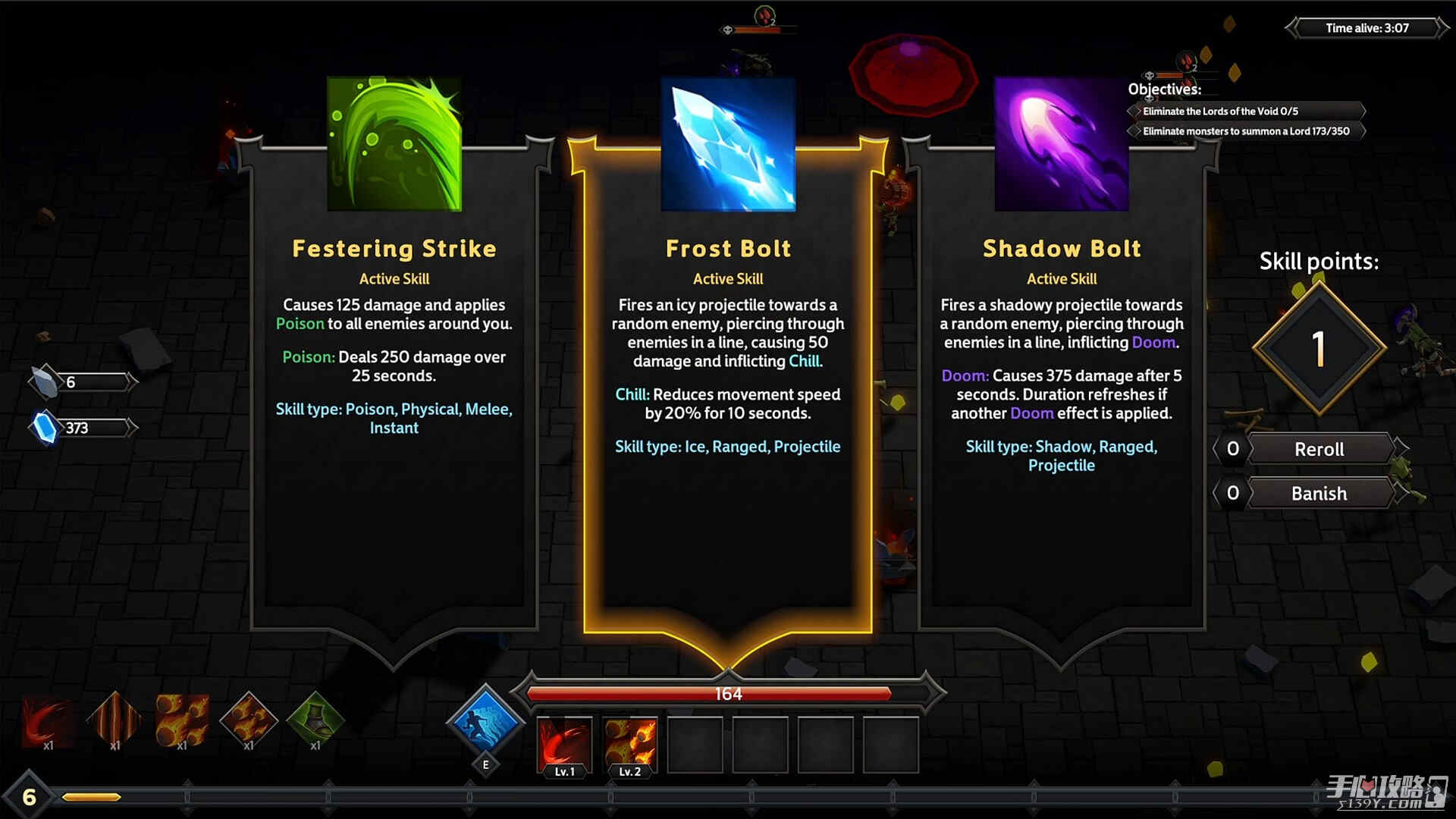Click the x1 meteor square upgrade icon
Image resolution: width=1456 pixels, height=819 pixels.
(182, 720)
